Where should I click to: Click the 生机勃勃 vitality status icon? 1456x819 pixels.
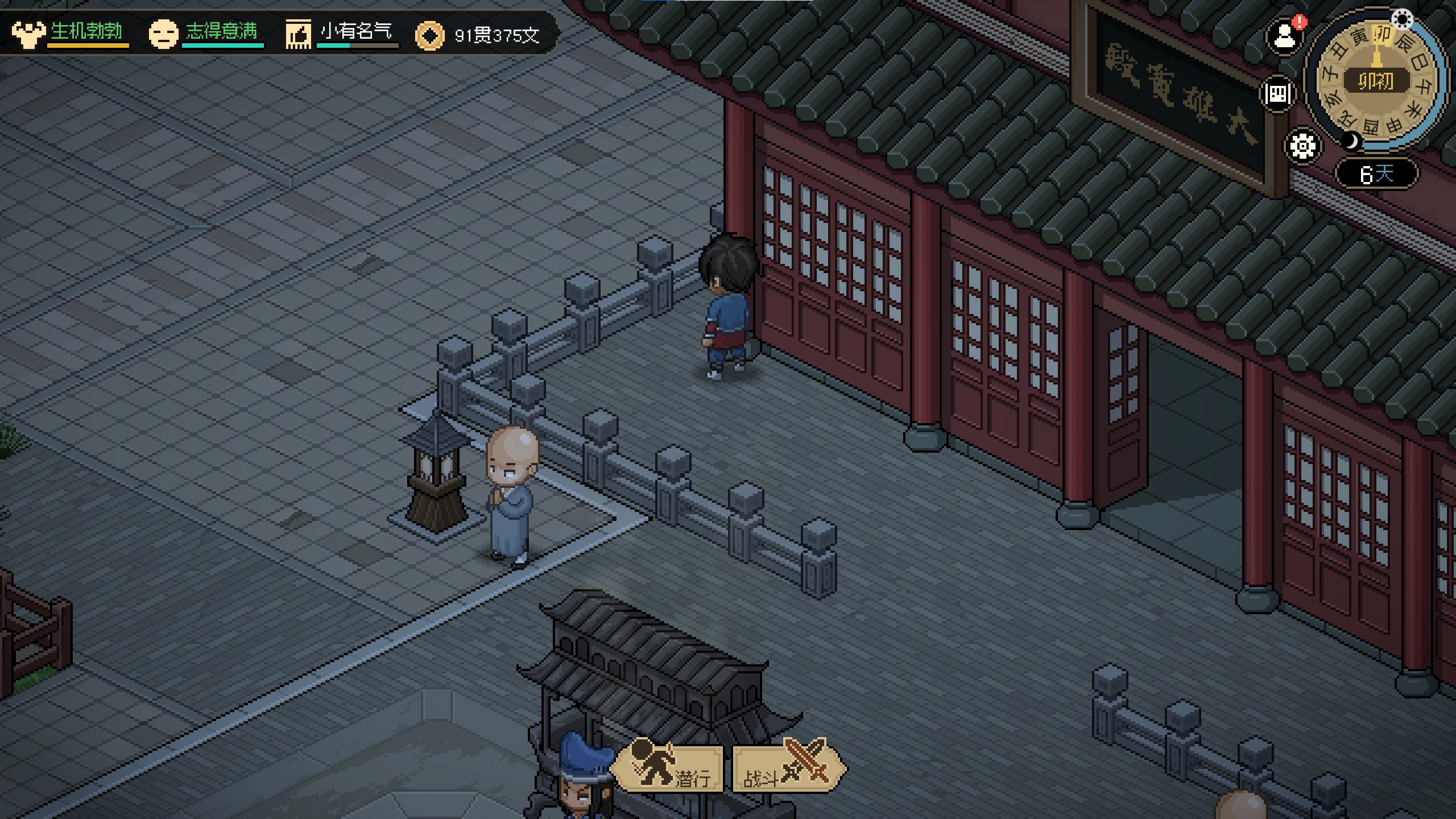pos(28,34)
